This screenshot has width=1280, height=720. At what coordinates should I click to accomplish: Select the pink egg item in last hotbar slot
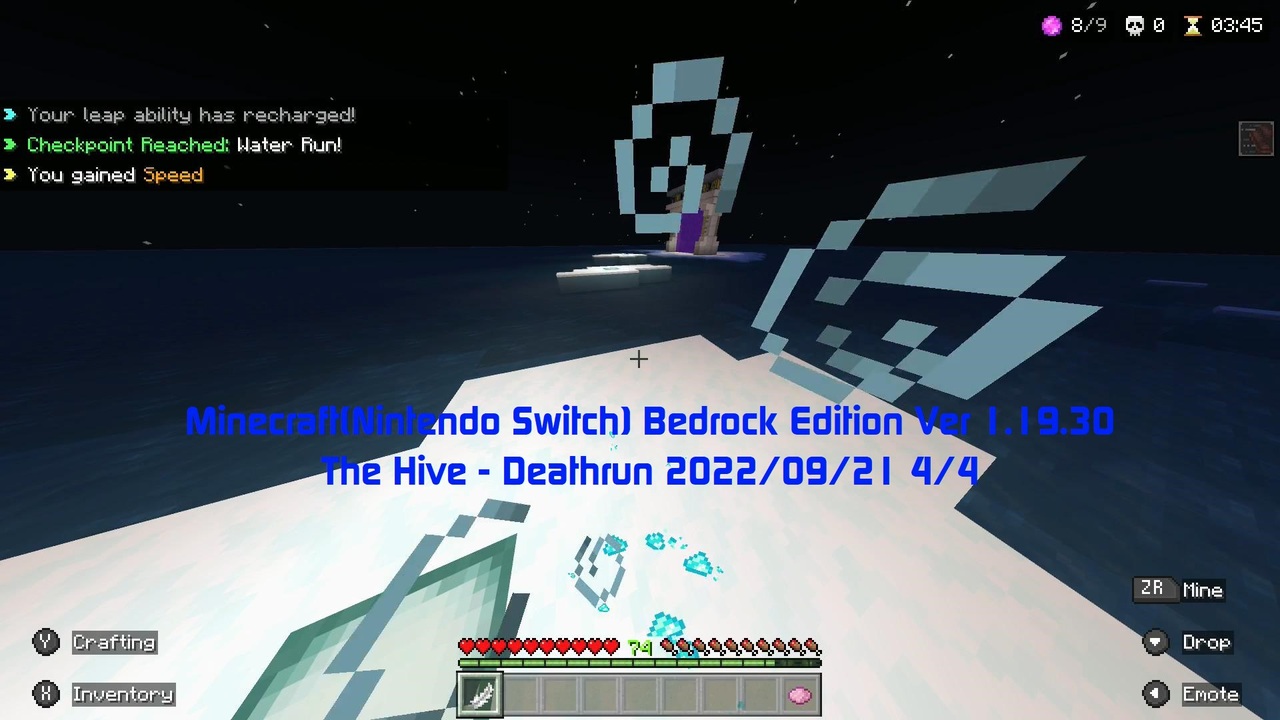pyautogui.click(x=800, y=694)
